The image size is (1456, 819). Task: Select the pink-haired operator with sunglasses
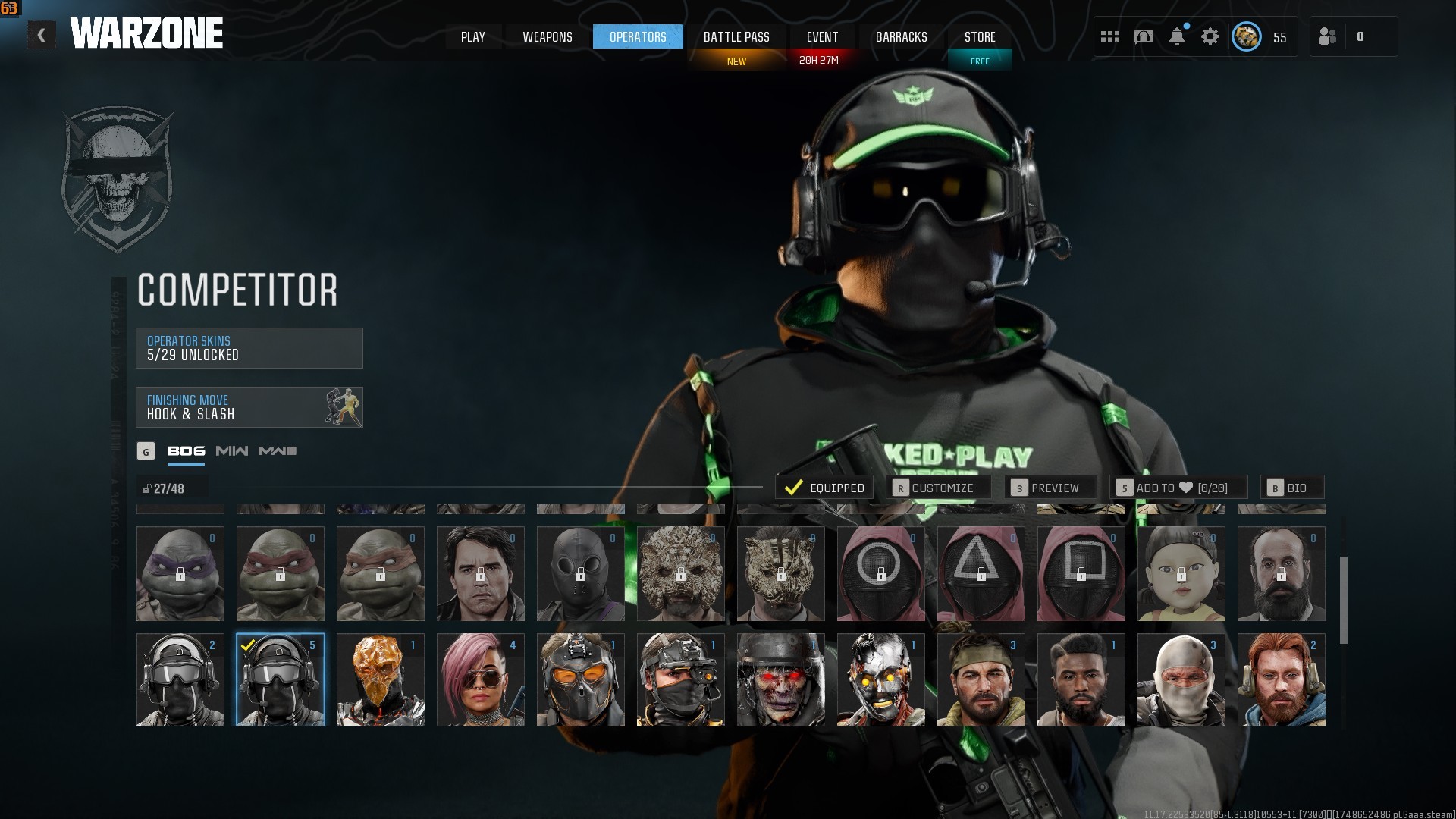pyautogui.click(x=481, y=680)
